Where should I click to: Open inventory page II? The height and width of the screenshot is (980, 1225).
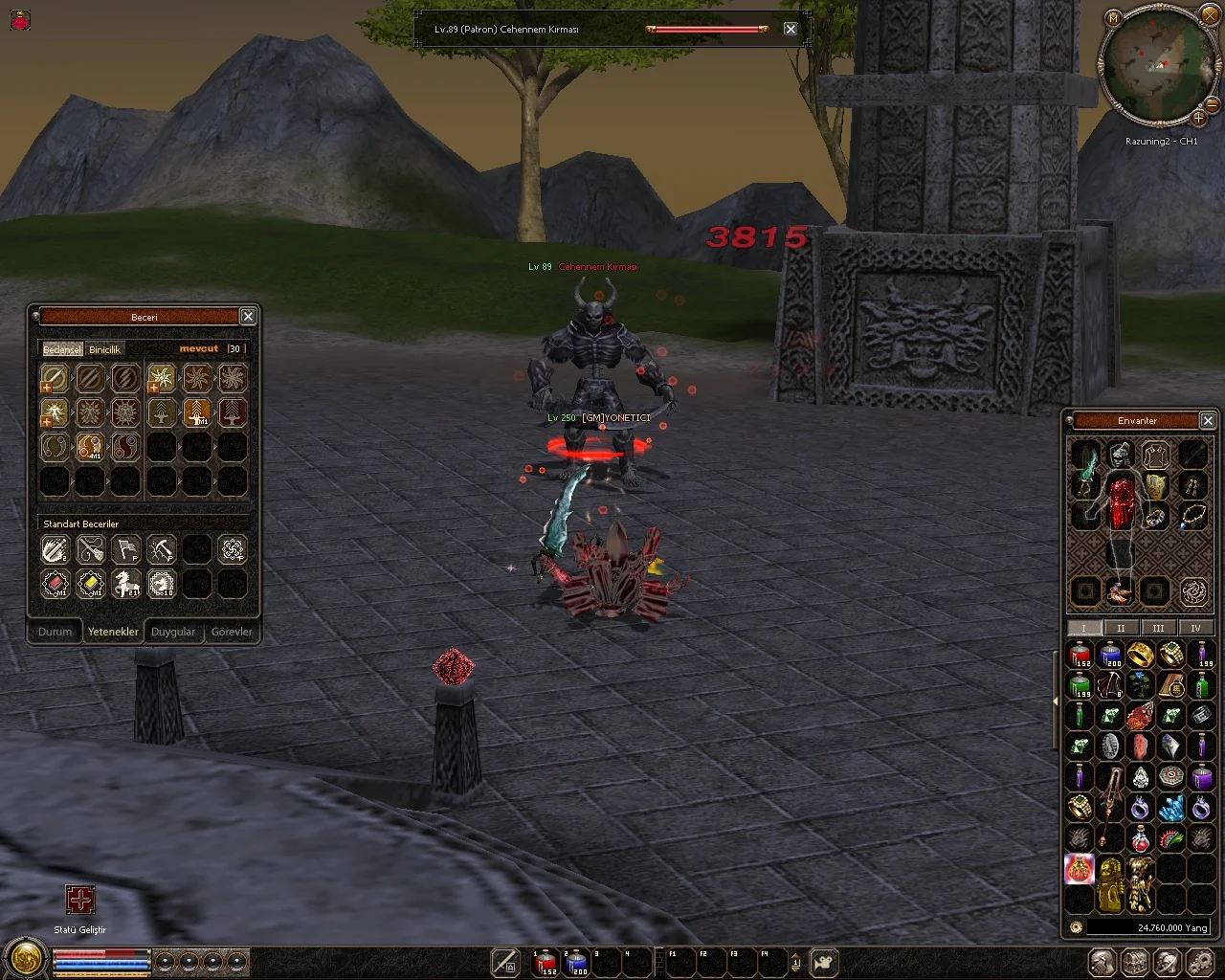[x=1121, y=628]
